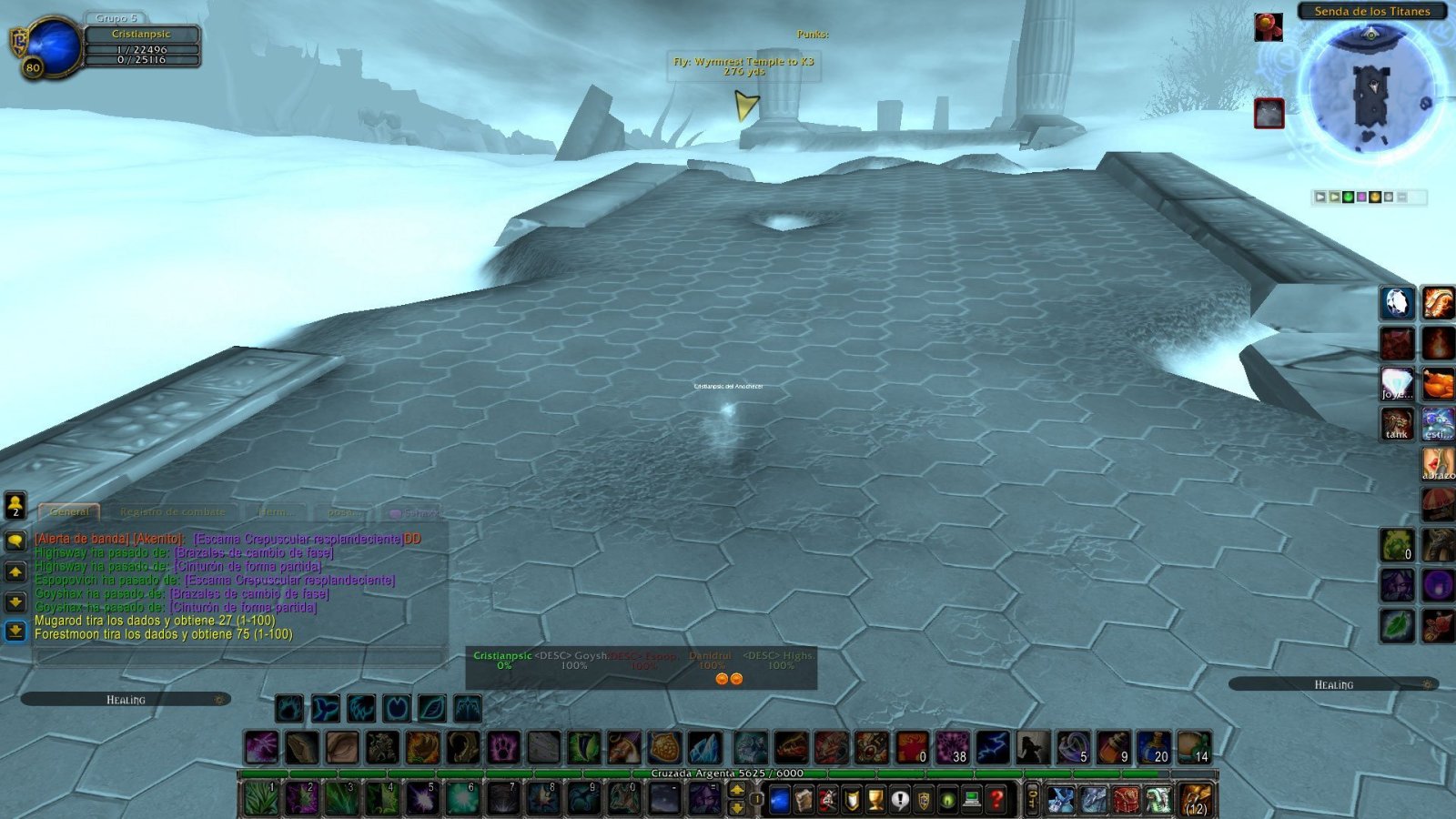Click the green LFG orb in the micro-menu
Viewport: 1456px width, 819px height.
[x=946, y=800]
